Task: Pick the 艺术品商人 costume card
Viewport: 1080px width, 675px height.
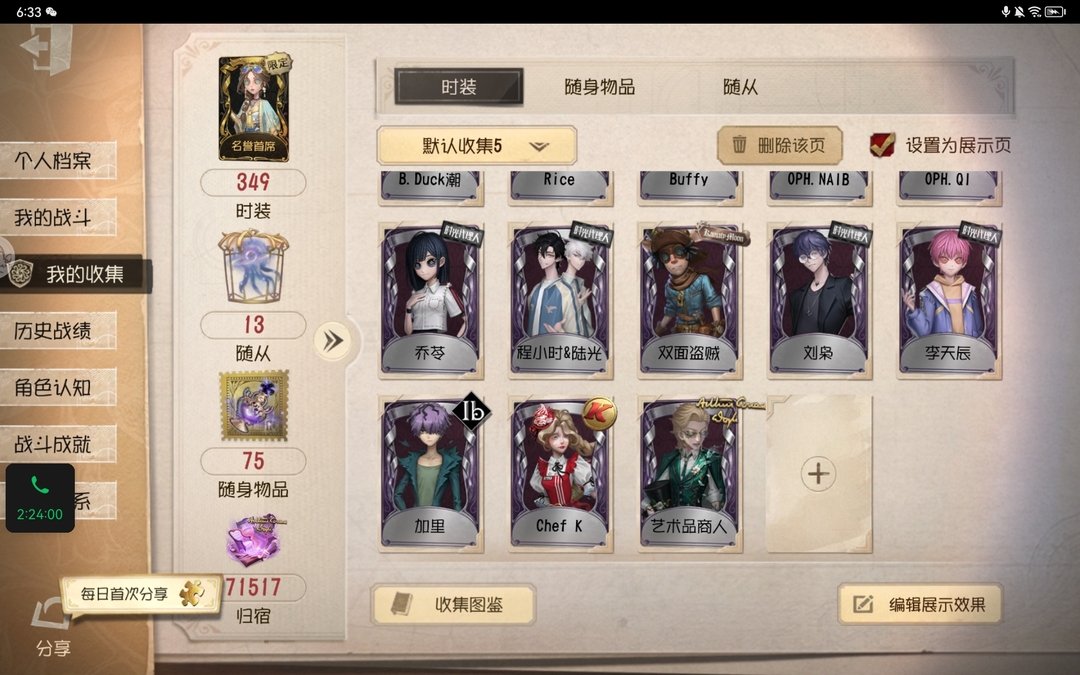Action: click(689, 472)
